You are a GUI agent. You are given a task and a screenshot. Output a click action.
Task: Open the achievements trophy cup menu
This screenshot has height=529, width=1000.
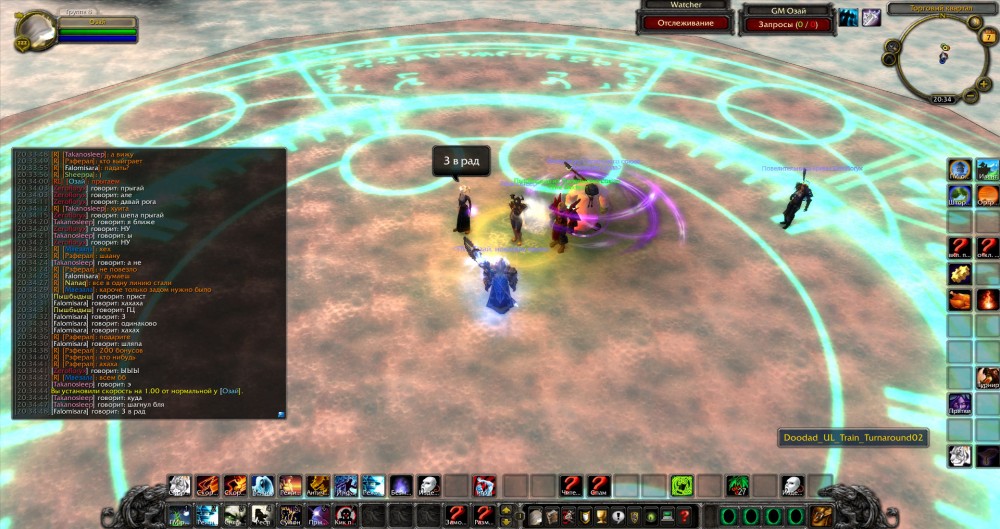coord(601,514)
